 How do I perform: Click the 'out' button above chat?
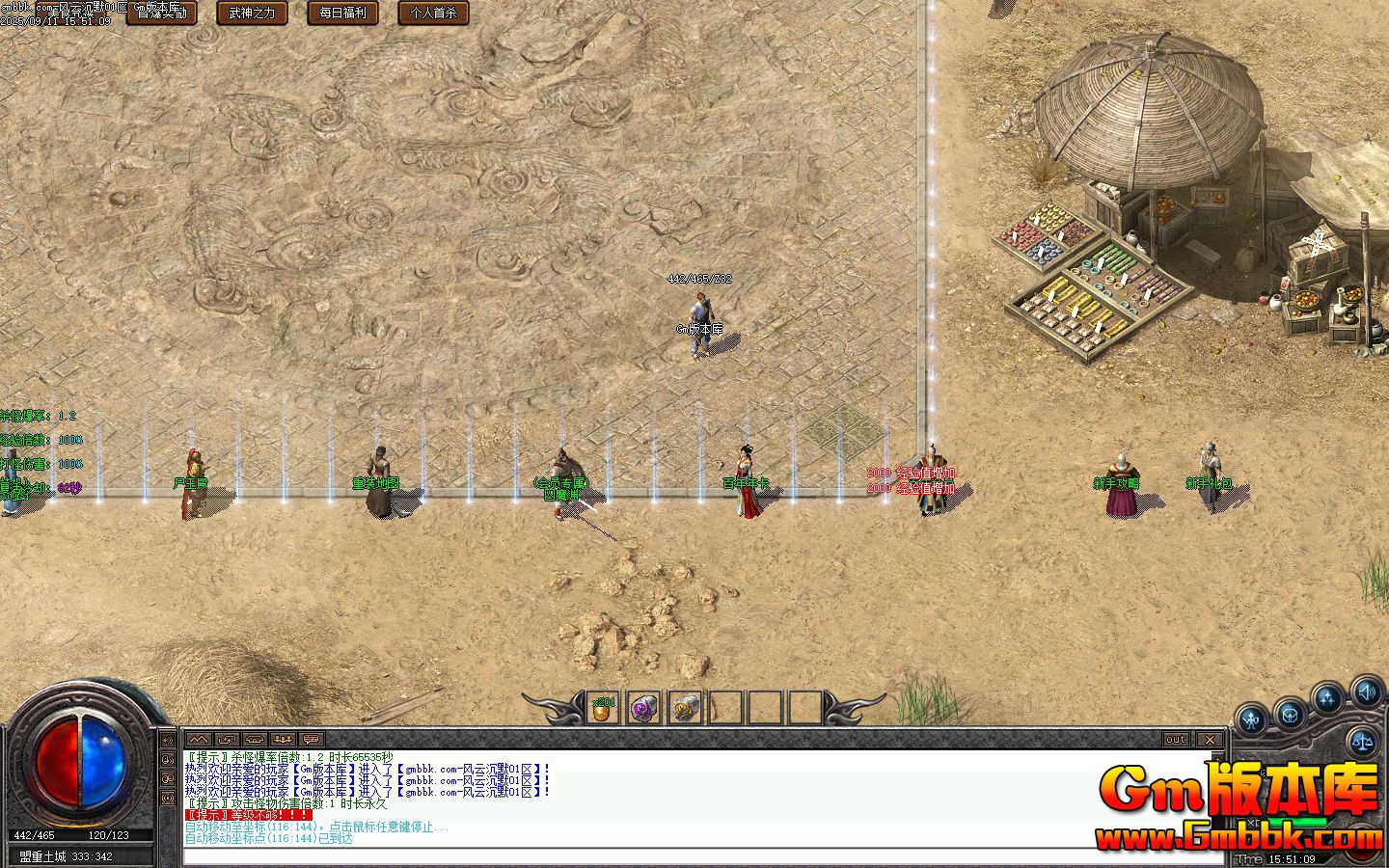(1175, 739)
